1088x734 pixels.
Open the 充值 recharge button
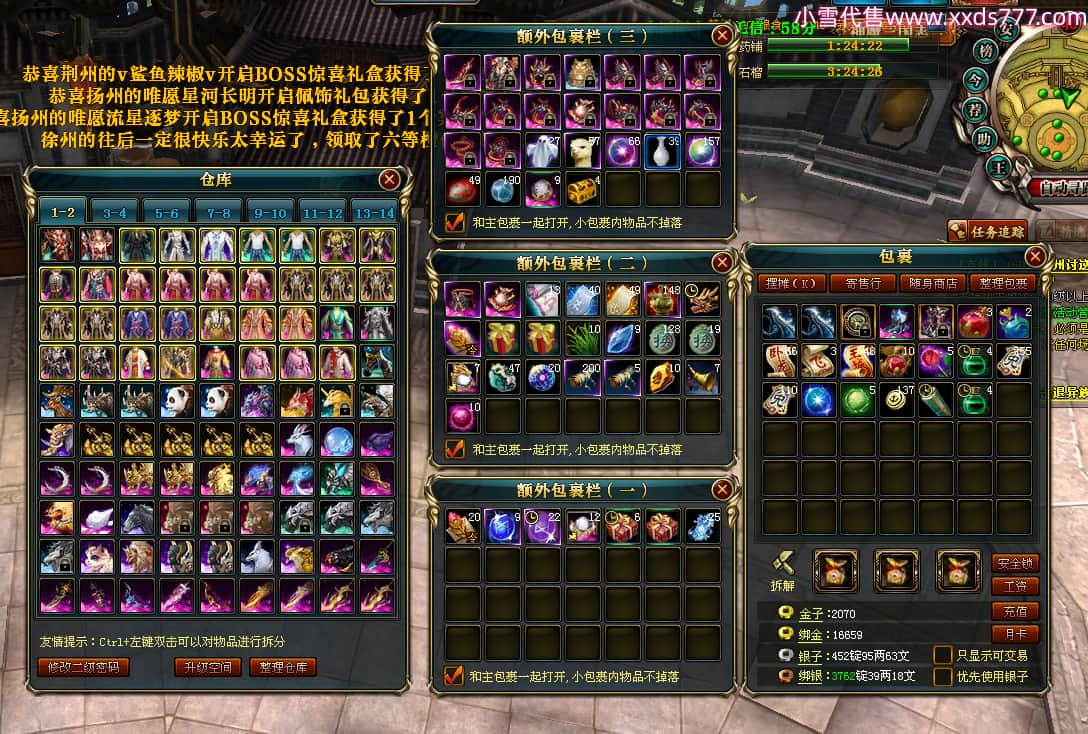pyautogui.click(x=1015, y=610)
